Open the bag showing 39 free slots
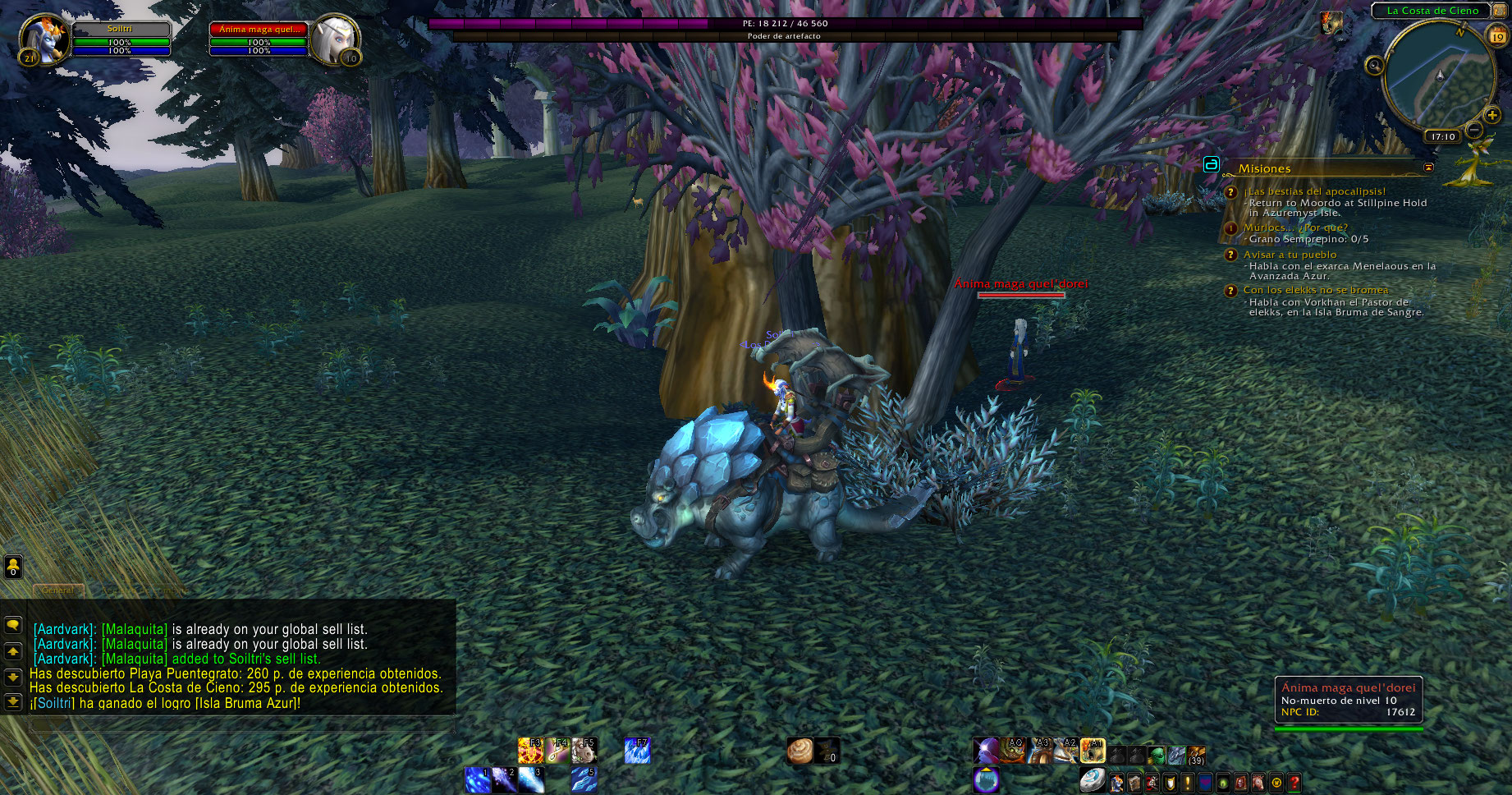Screen dimensions: 1512x795 1196,753
